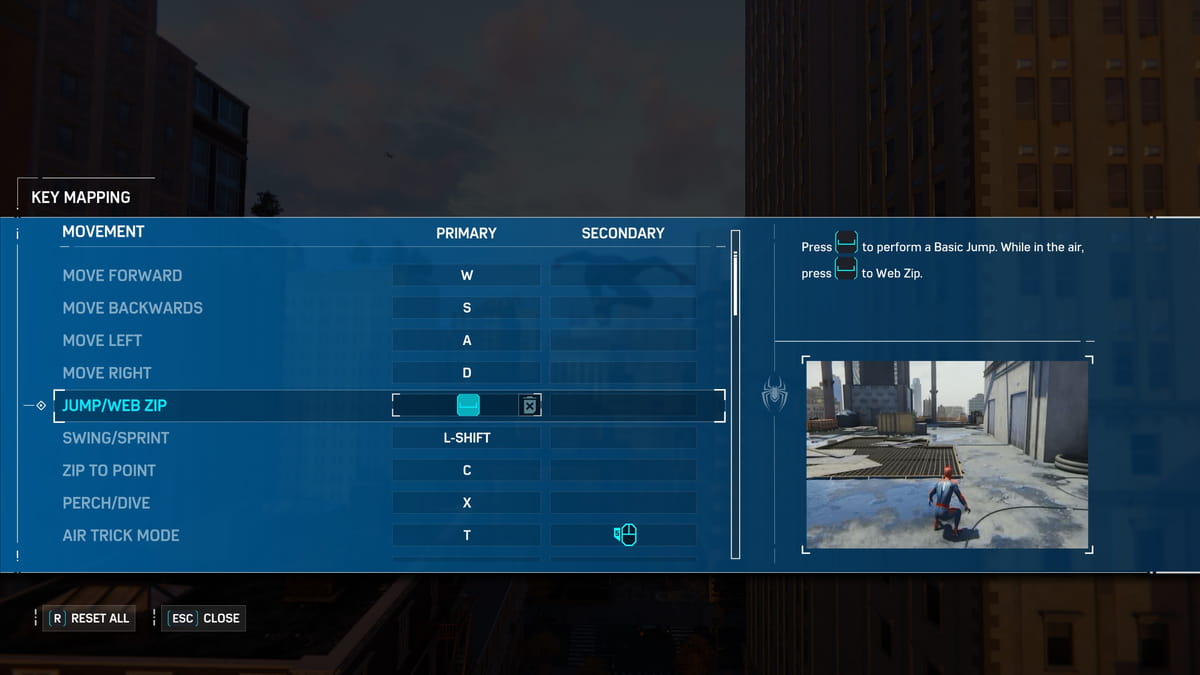Change Air Trick Mode secondary mouse binding
Image resolution: width=1200 pixels, height=675 pixels.
[x=624, y=535]
